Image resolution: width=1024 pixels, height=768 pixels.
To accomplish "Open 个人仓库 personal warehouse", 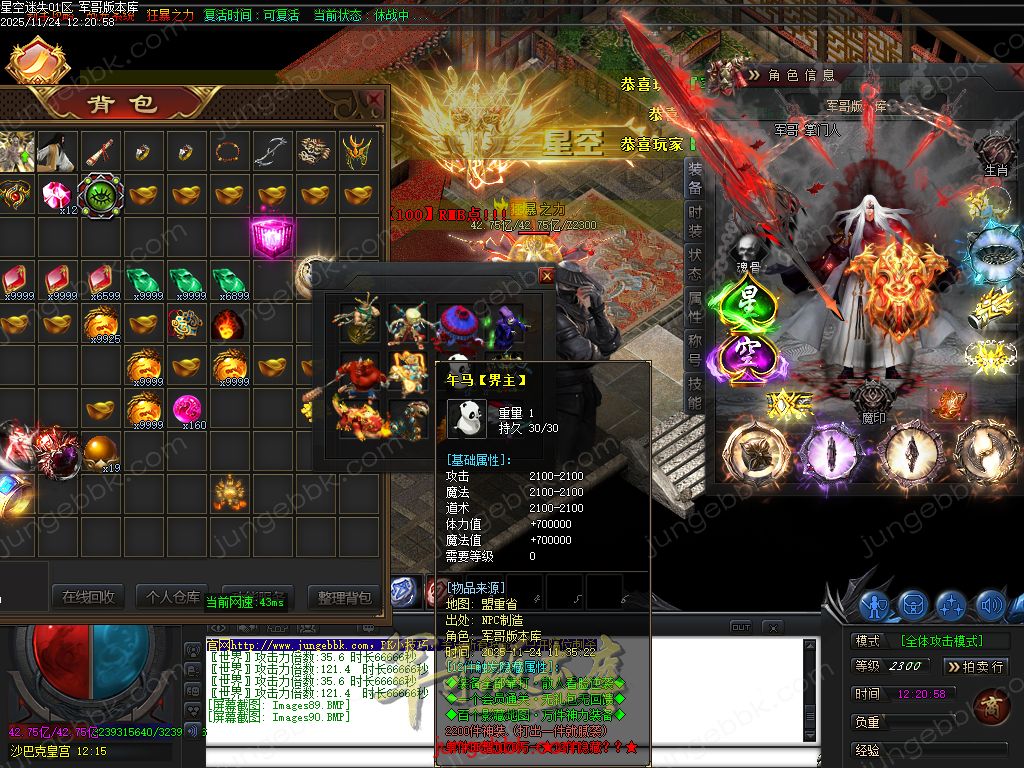I will pyautogui.click(x=172, y=597).
